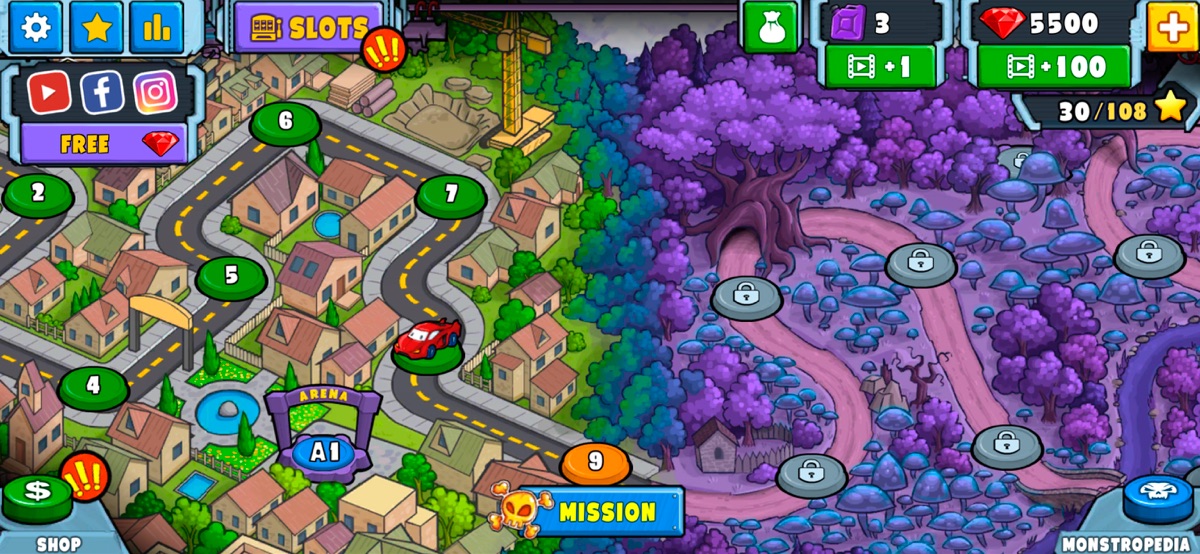Viewport: 1200px width, 554px height.
Task: Open the Shop
Action: tap(38, 498)
